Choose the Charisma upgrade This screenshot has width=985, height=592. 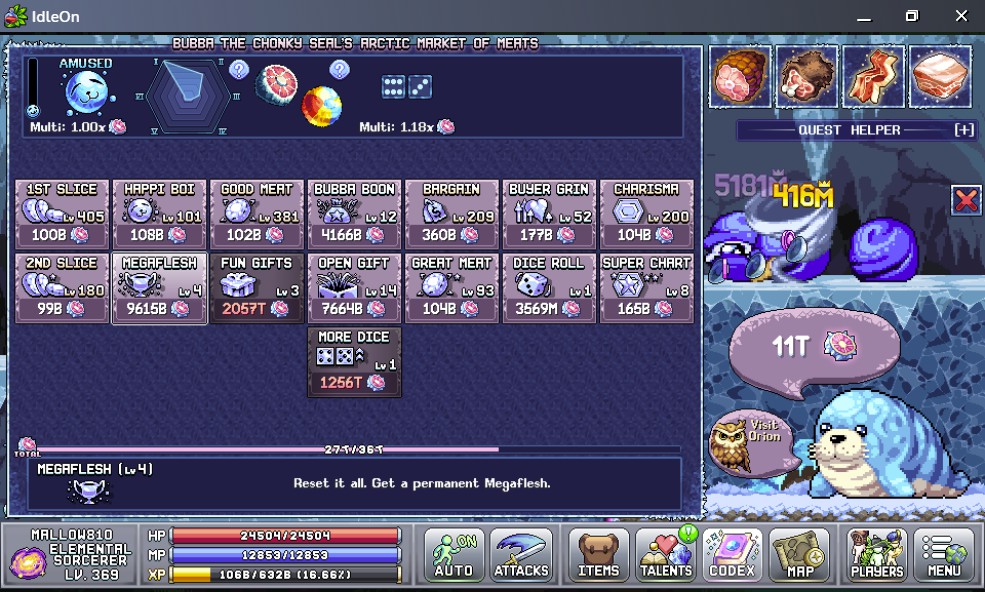647,214
